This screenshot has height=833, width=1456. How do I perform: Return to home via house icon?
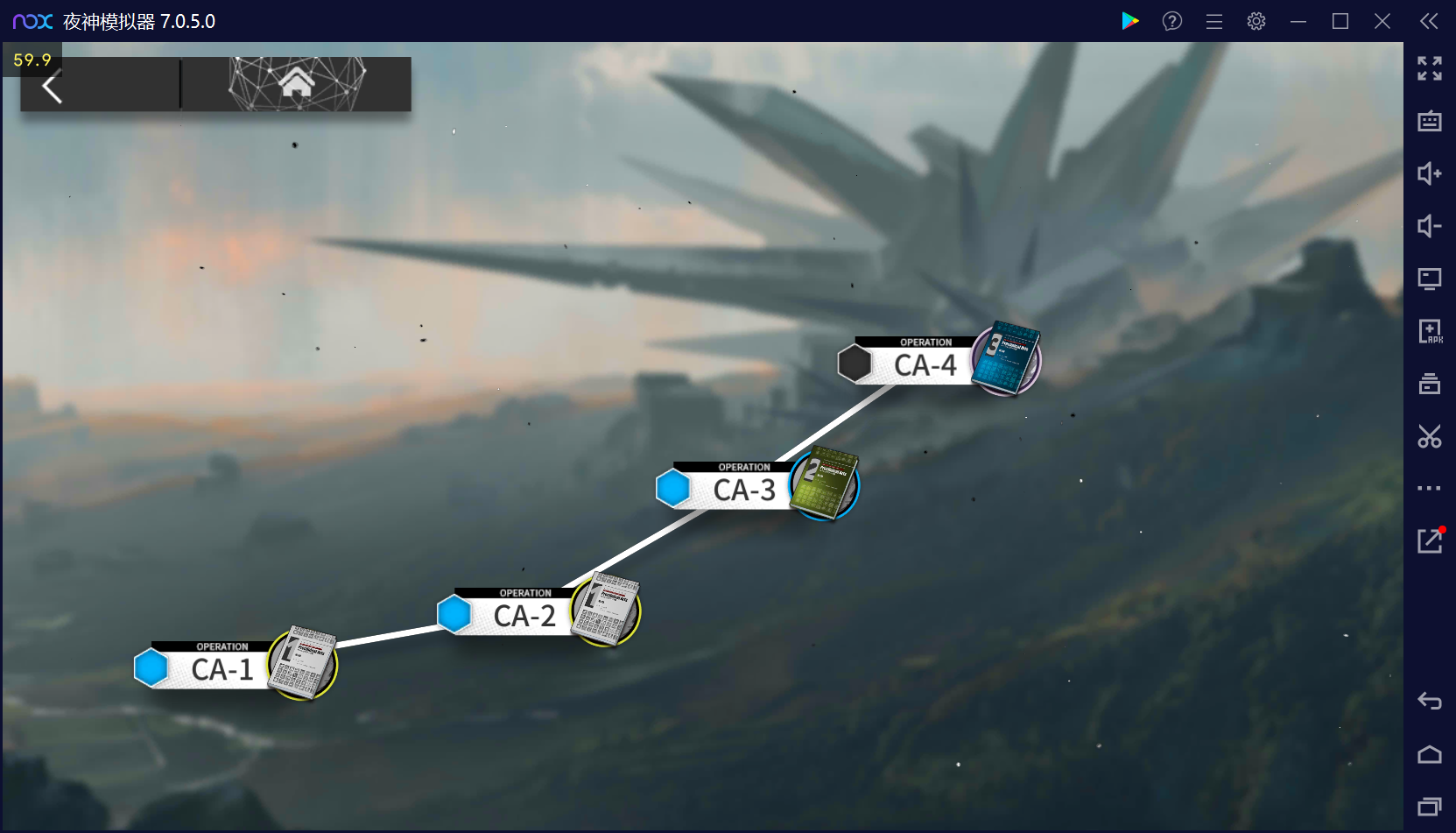(x=297, y=84)
